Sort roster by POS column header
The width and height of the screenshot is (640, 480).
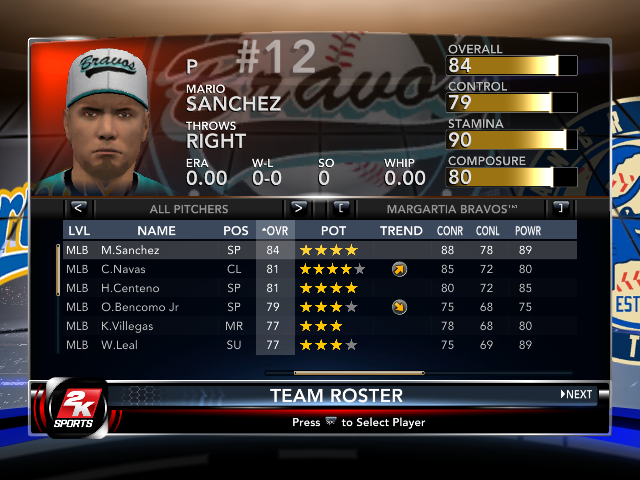tap(236, 231)
